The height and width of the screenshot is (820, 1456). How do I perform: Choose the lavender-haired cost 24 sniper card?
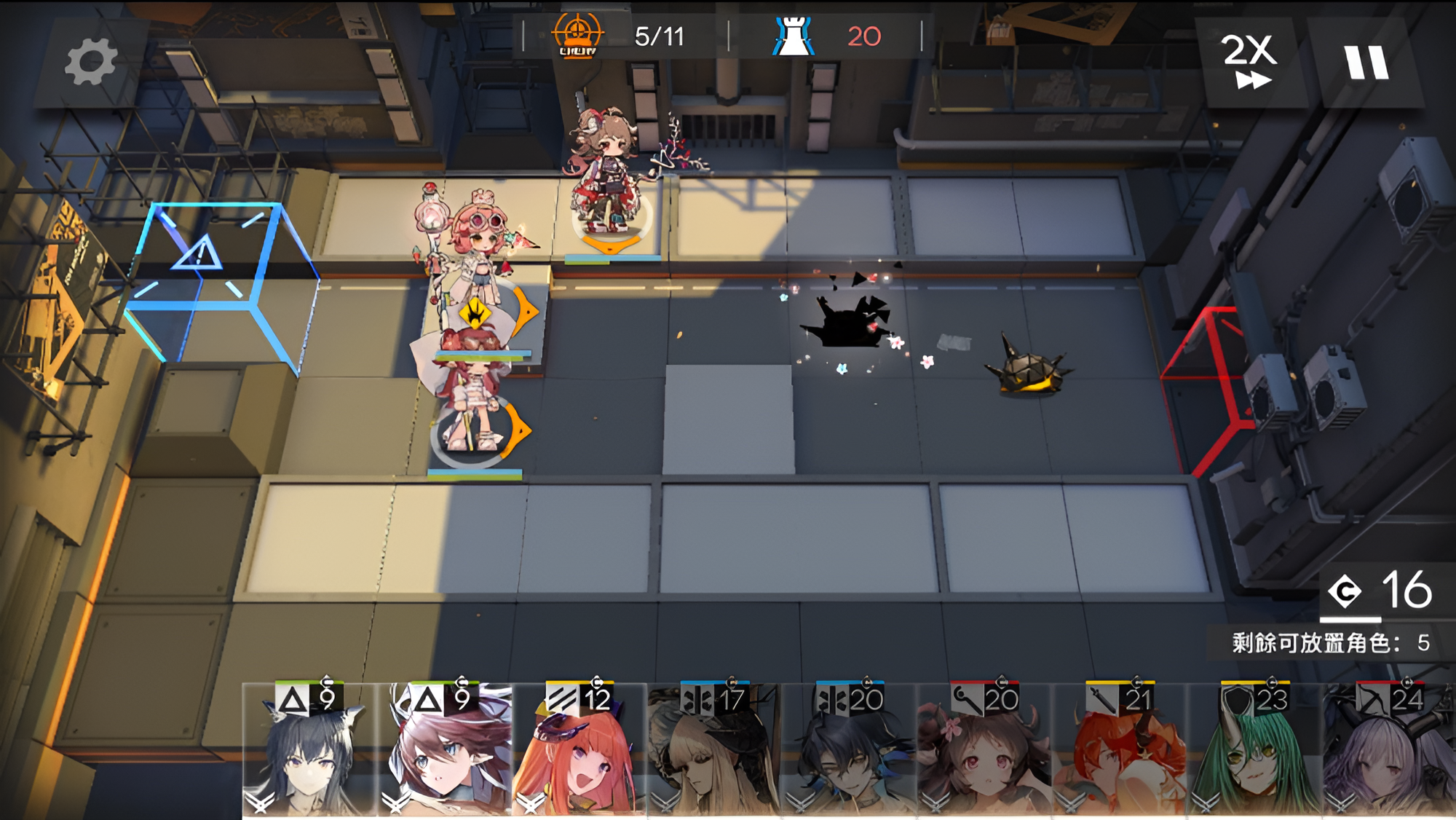pyautogui.click(x=1389, y=750)
